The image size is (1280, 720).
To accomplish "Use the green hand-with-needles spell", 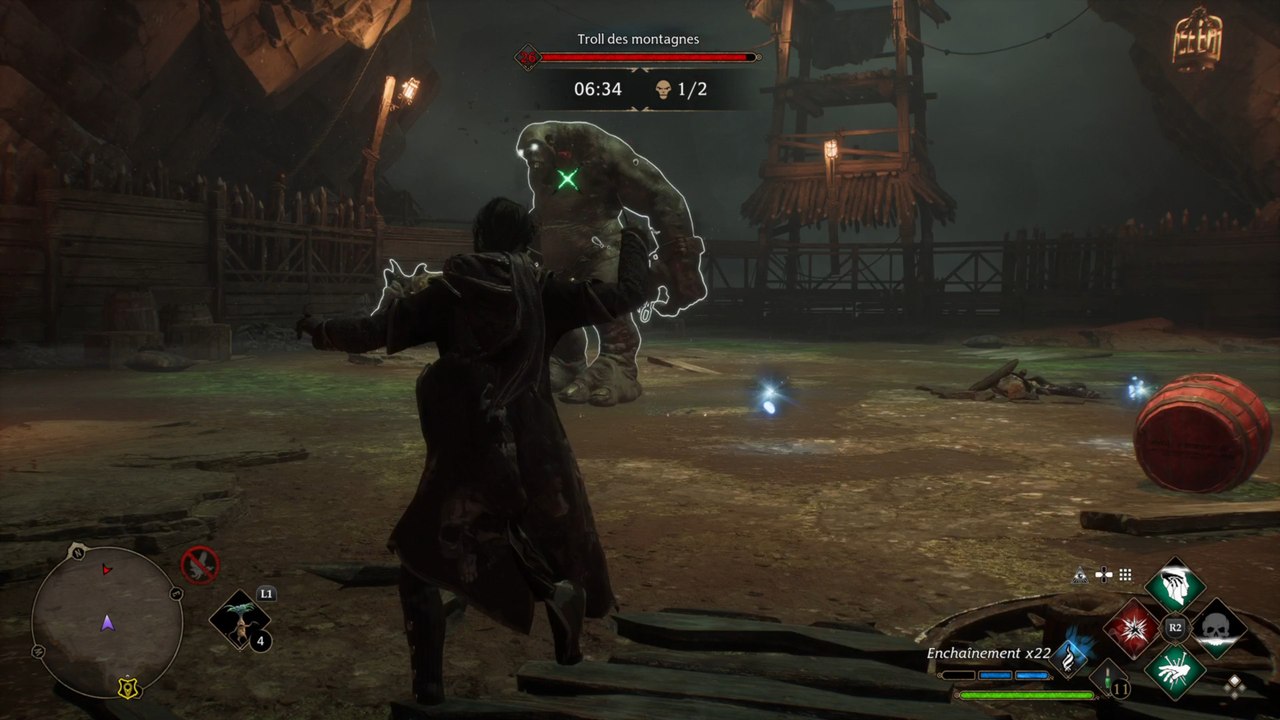I will pyautogui.click(x=1175, y=671).
